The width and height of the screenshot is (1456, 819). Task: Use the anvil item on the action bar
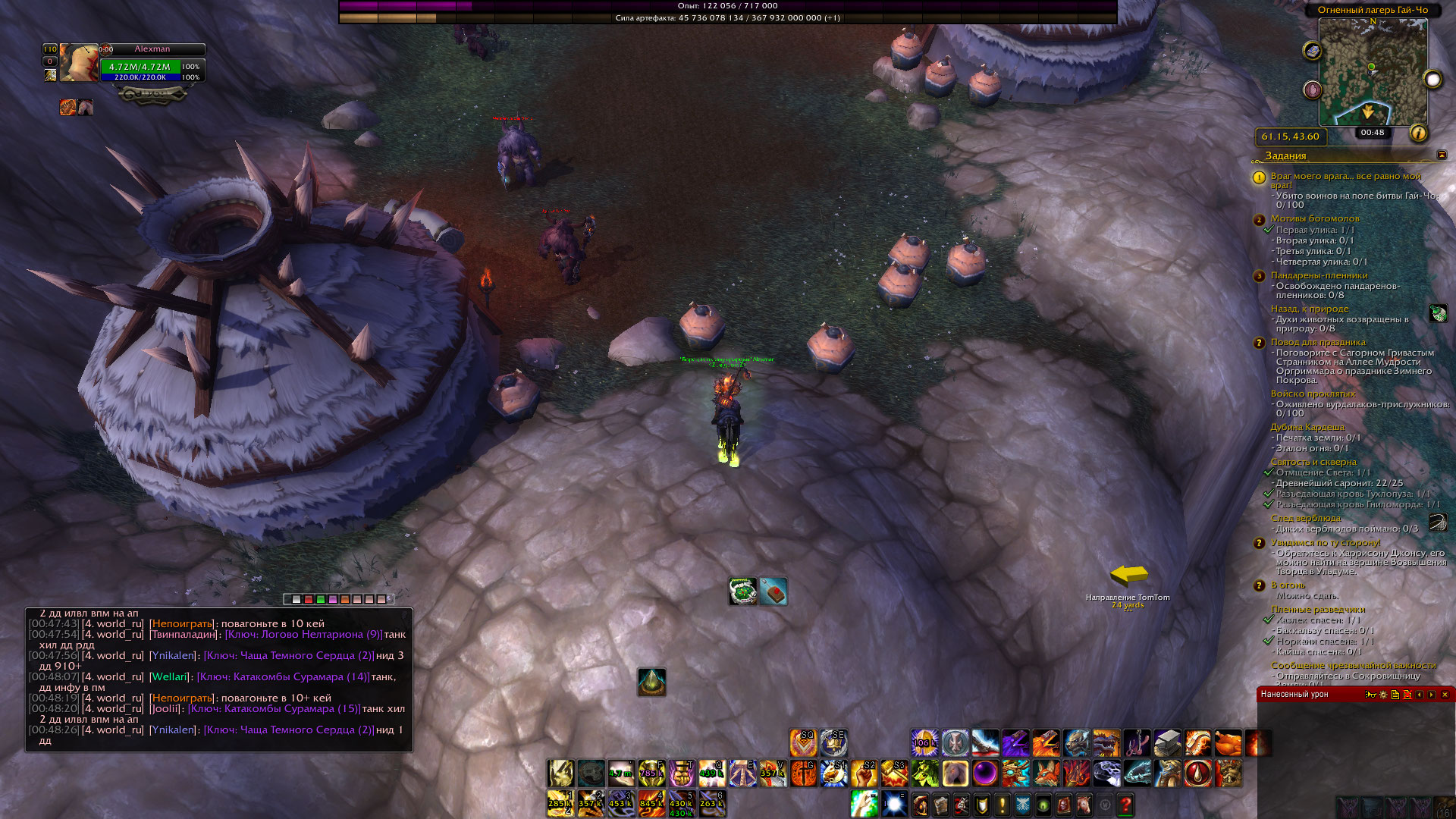(1167, 743)
